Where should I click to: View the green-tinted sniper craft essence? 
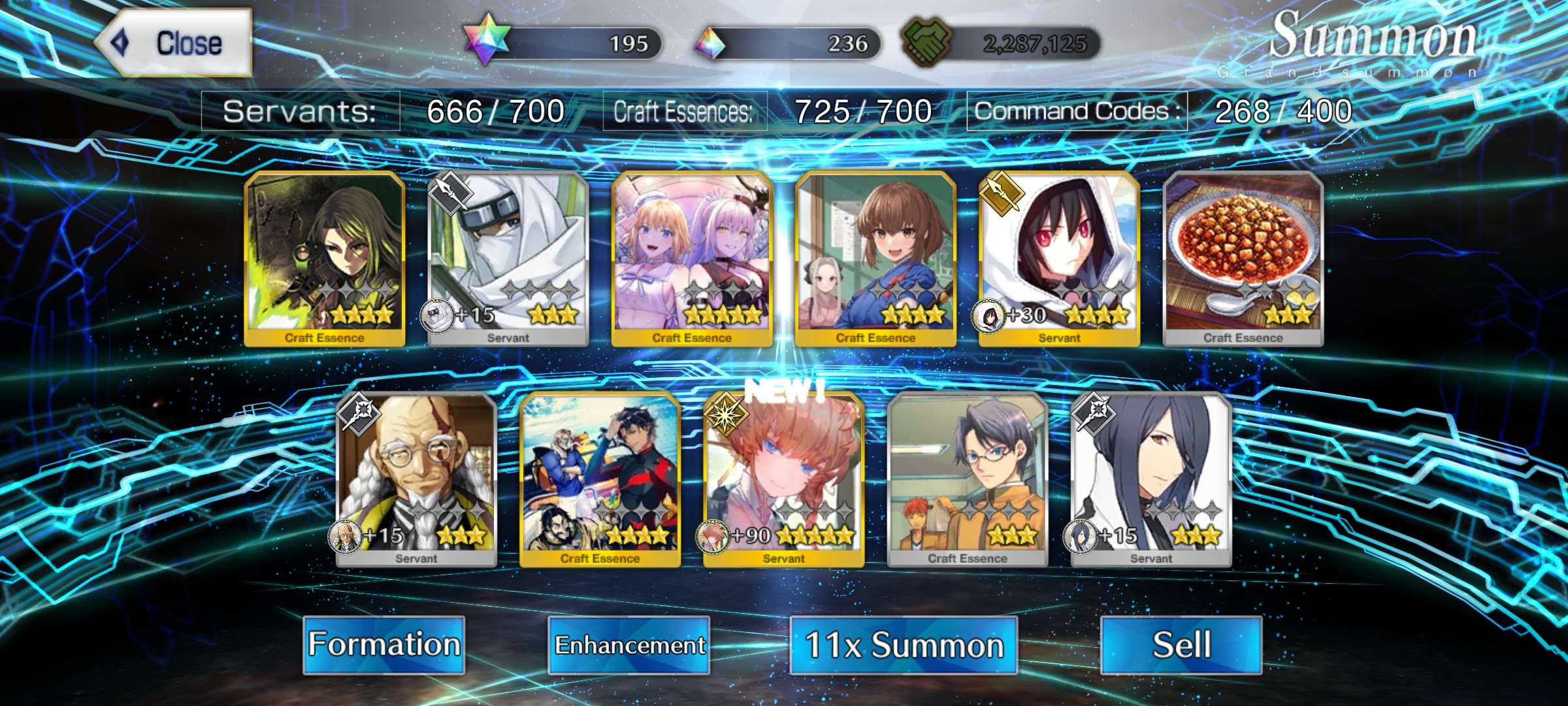[x=325, y=258]
